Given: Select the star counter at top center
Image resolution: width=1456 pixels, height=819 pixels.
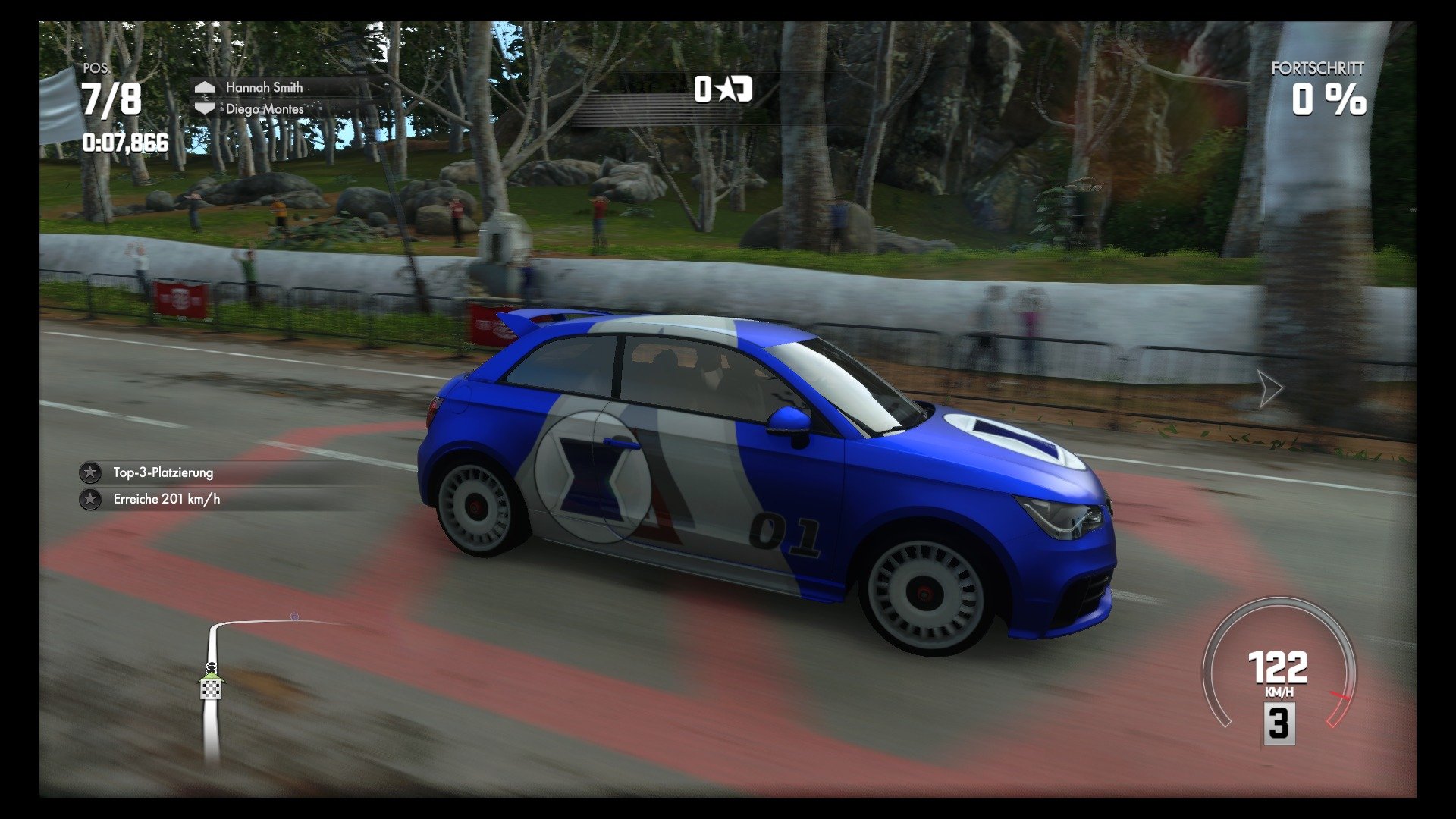Looking at the screenshot, I should [723, 91].
